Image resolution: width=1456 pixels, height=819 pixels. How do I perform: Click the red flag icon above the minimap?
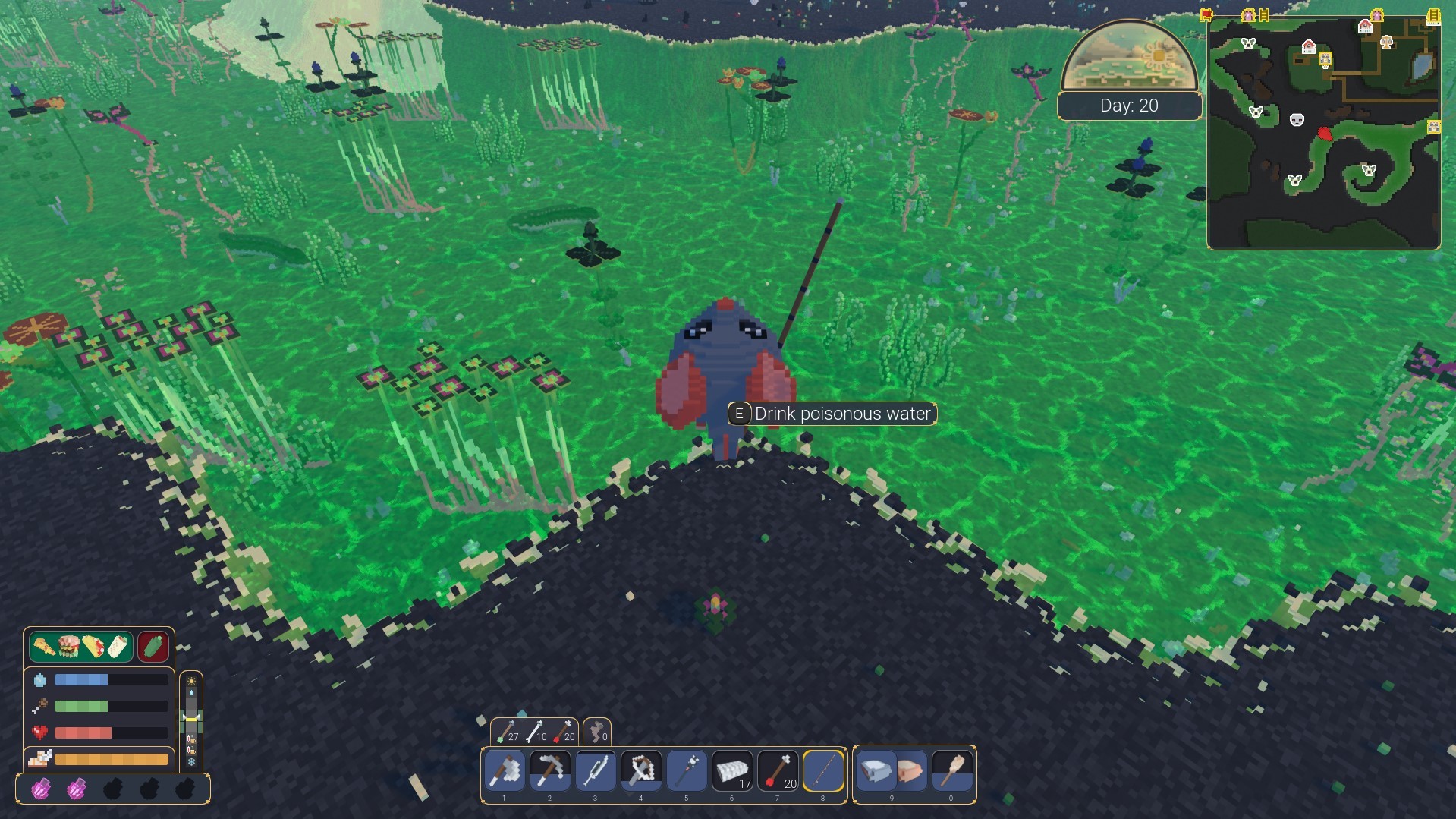point(1206,14)
